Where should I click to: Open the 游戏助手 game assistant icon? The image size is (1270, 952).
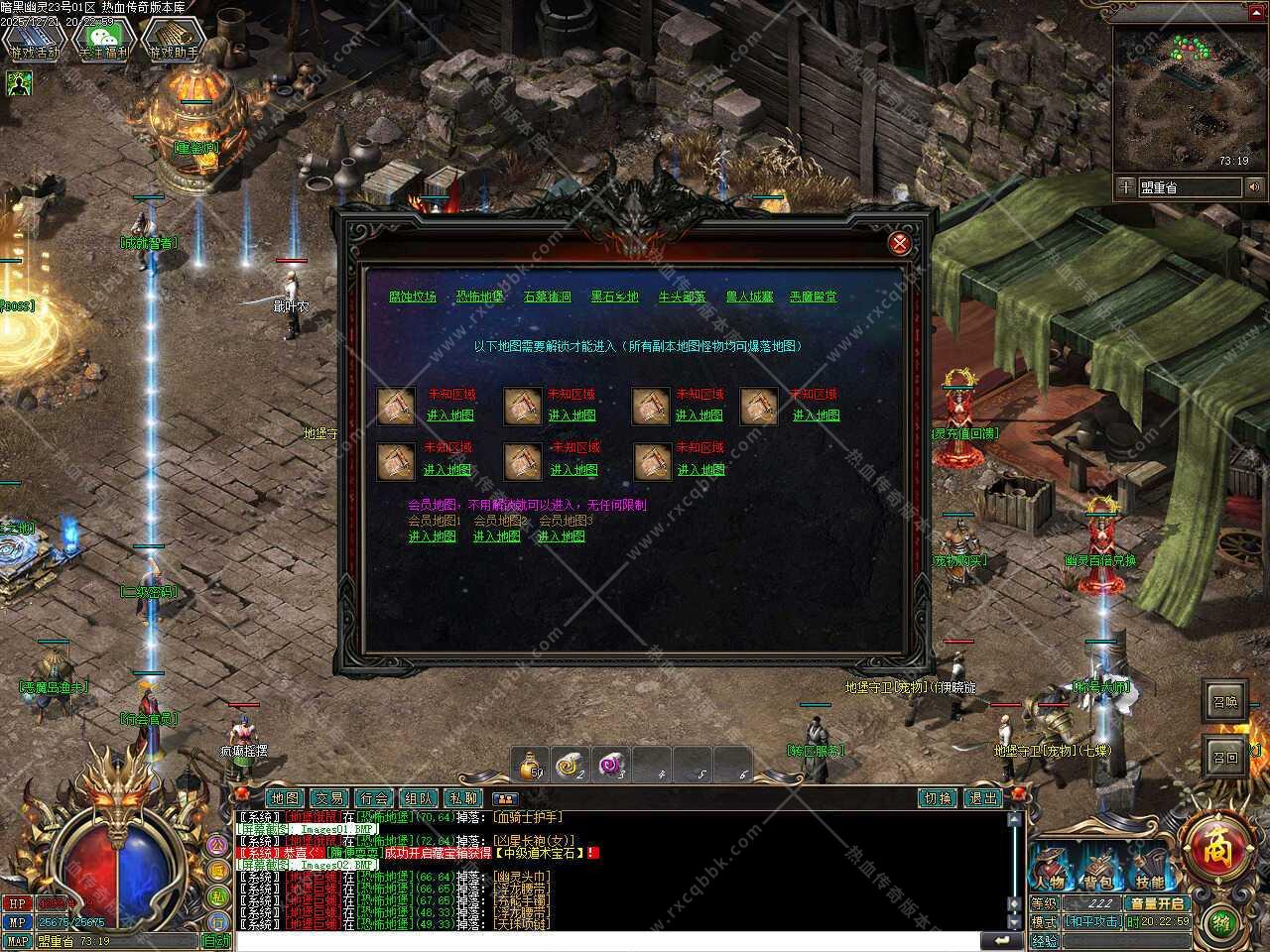point(175,42)
